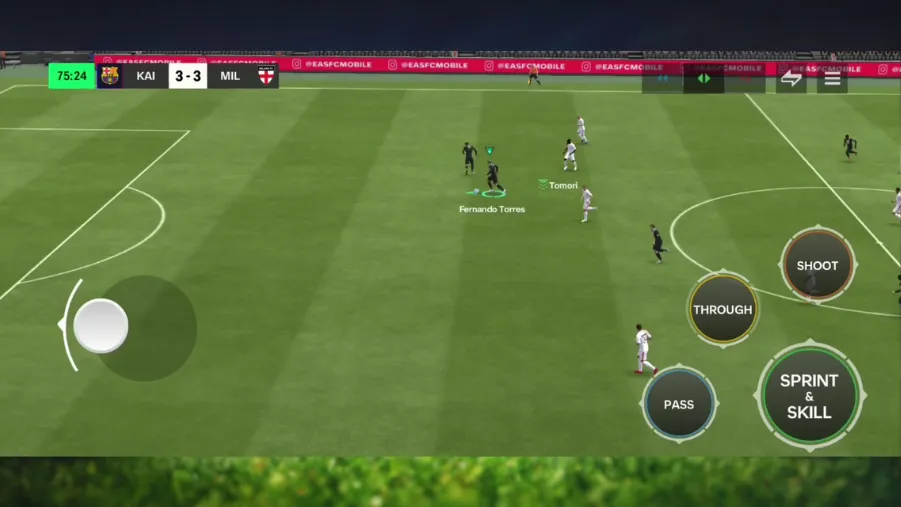Open the pause menu with the three-line icon

click(x=831, y=78)
